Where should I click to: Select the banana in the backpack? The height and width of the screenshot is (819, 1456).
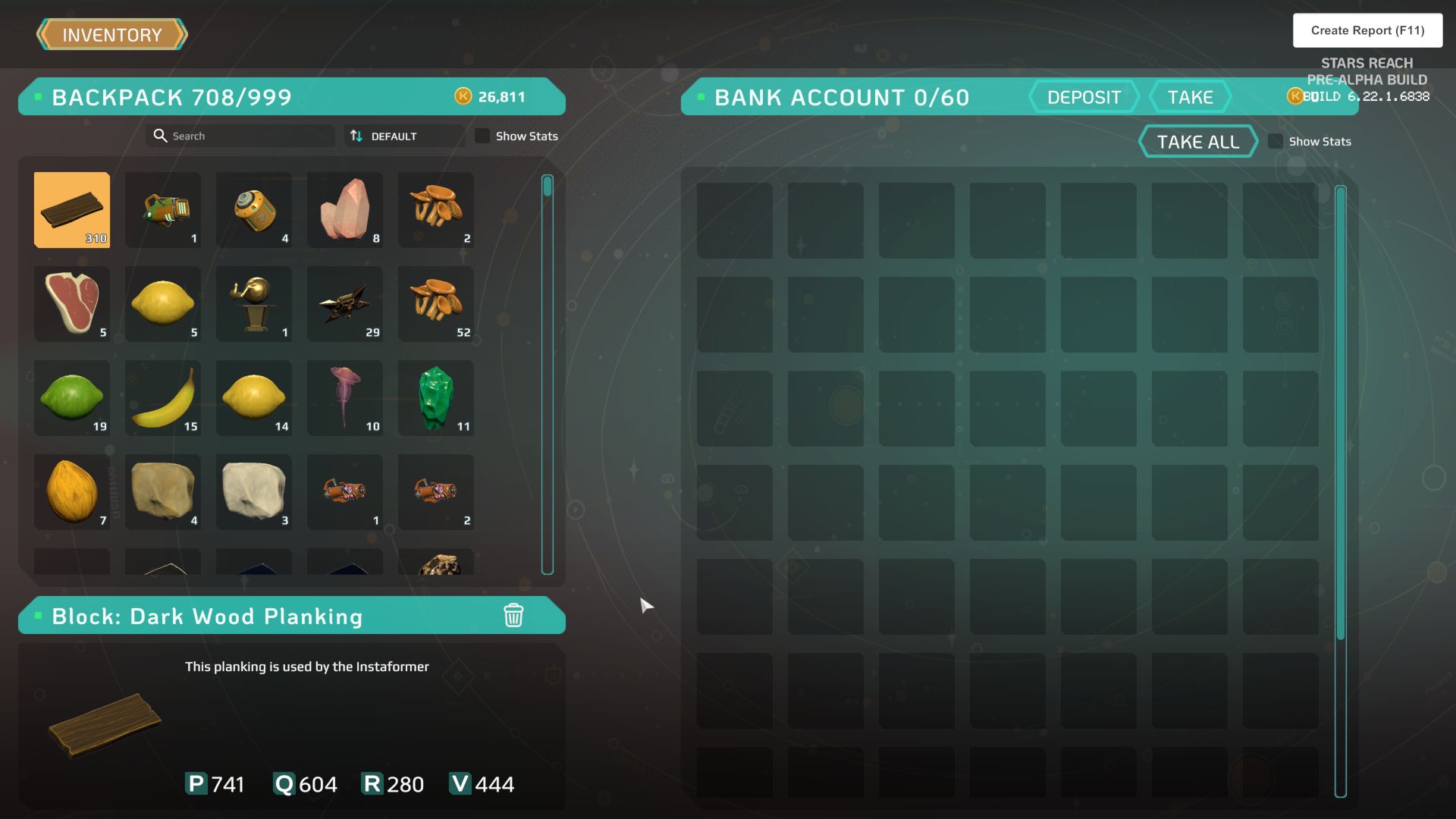(162, 397)
